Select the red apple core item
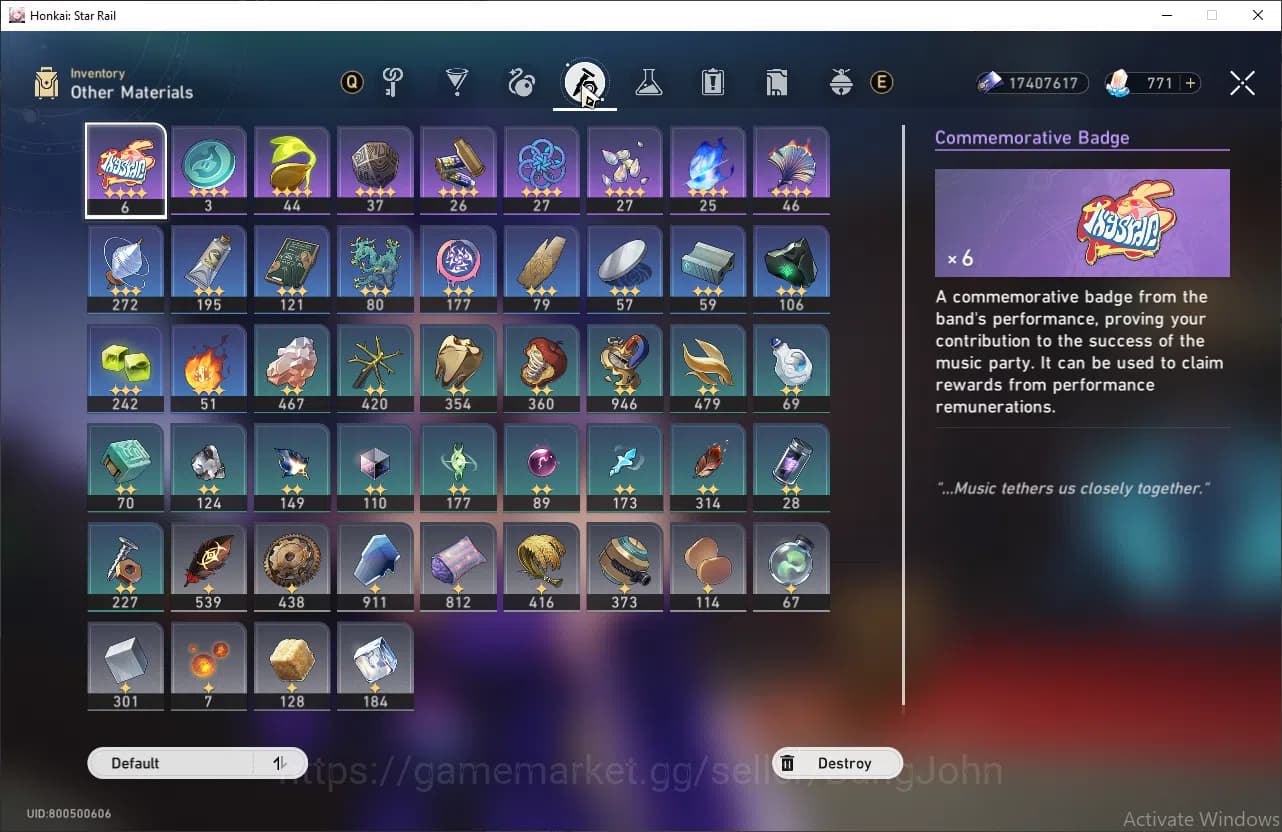The height and width of the screenshot is (832, 1282). point(541,367)
